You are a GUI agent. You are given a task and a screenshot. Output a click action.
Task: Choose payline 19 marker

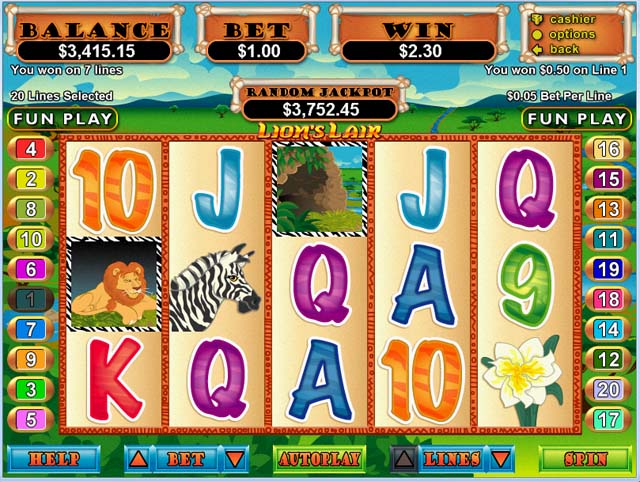pos(607,269)
